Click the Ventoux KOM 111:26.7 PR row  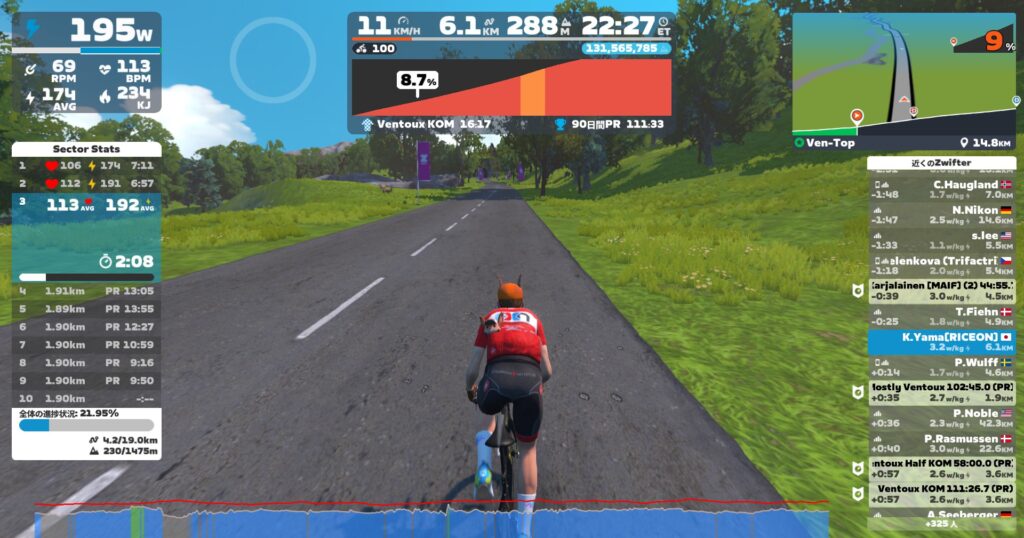(x=942, y=493)
